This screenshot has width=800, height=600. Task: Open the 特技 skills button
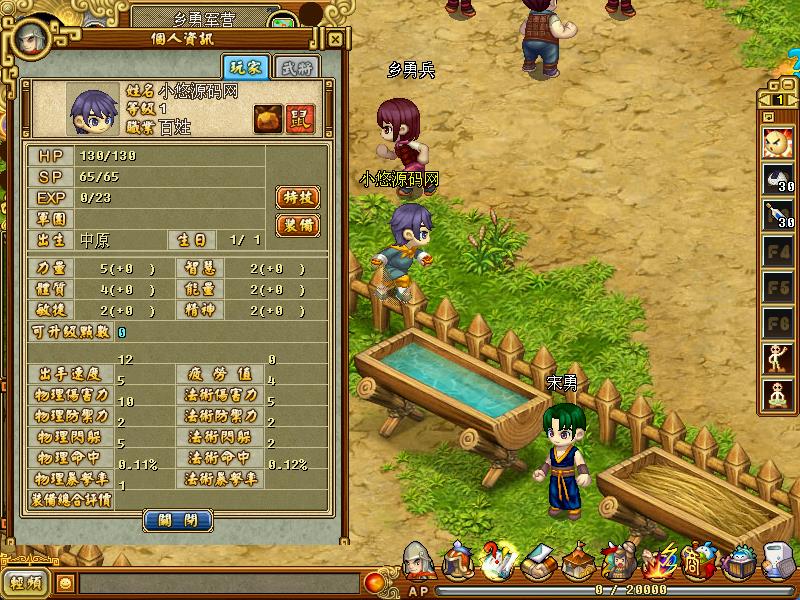(x=297, y=198)
